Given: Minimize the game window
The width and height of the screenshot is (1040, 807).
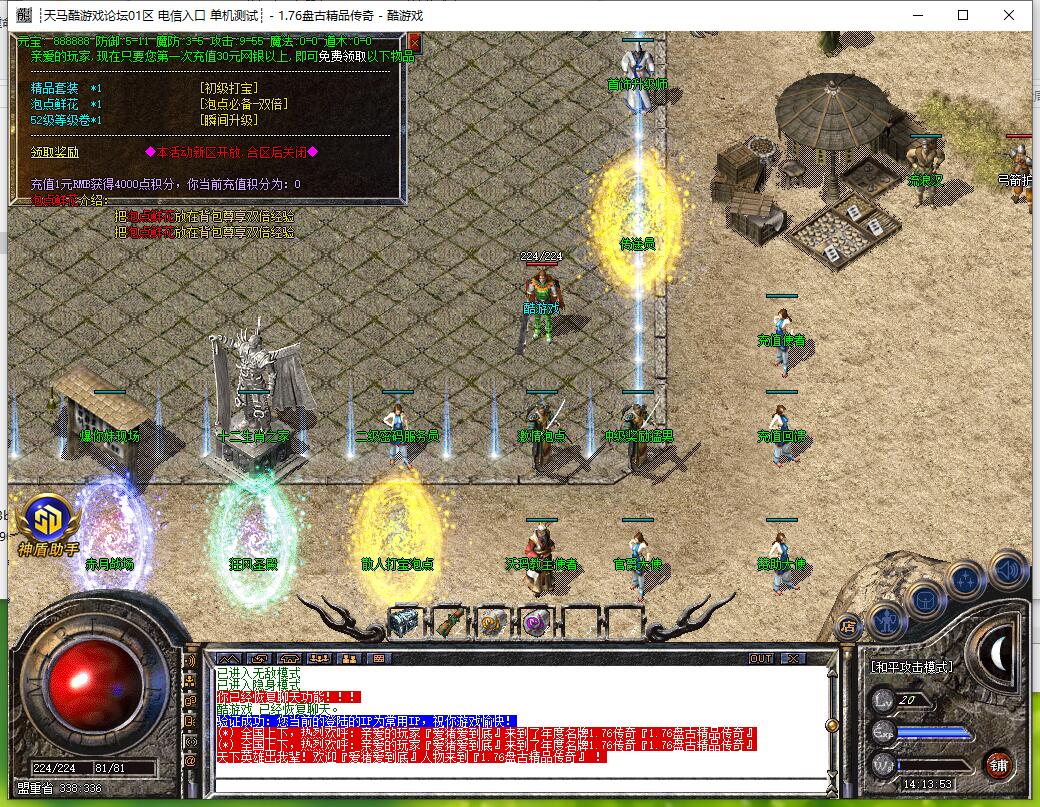Looking at the screenshot, I should click(x=917, y=15).
